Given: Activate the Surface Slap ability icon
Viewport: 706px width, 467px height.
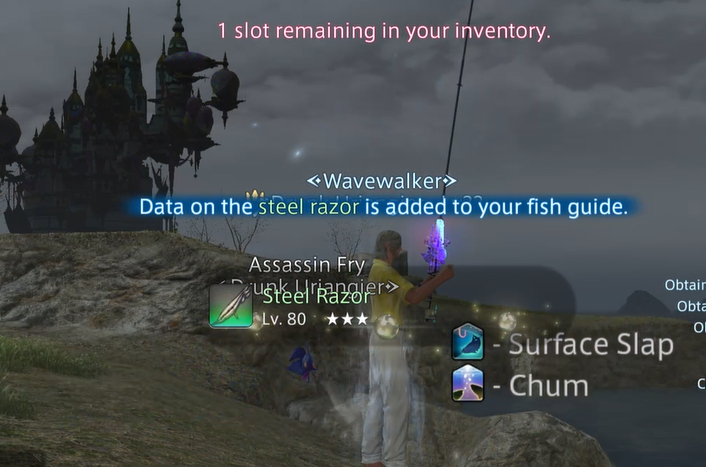Looking at the screenshot, I should [x=467, y=342].
